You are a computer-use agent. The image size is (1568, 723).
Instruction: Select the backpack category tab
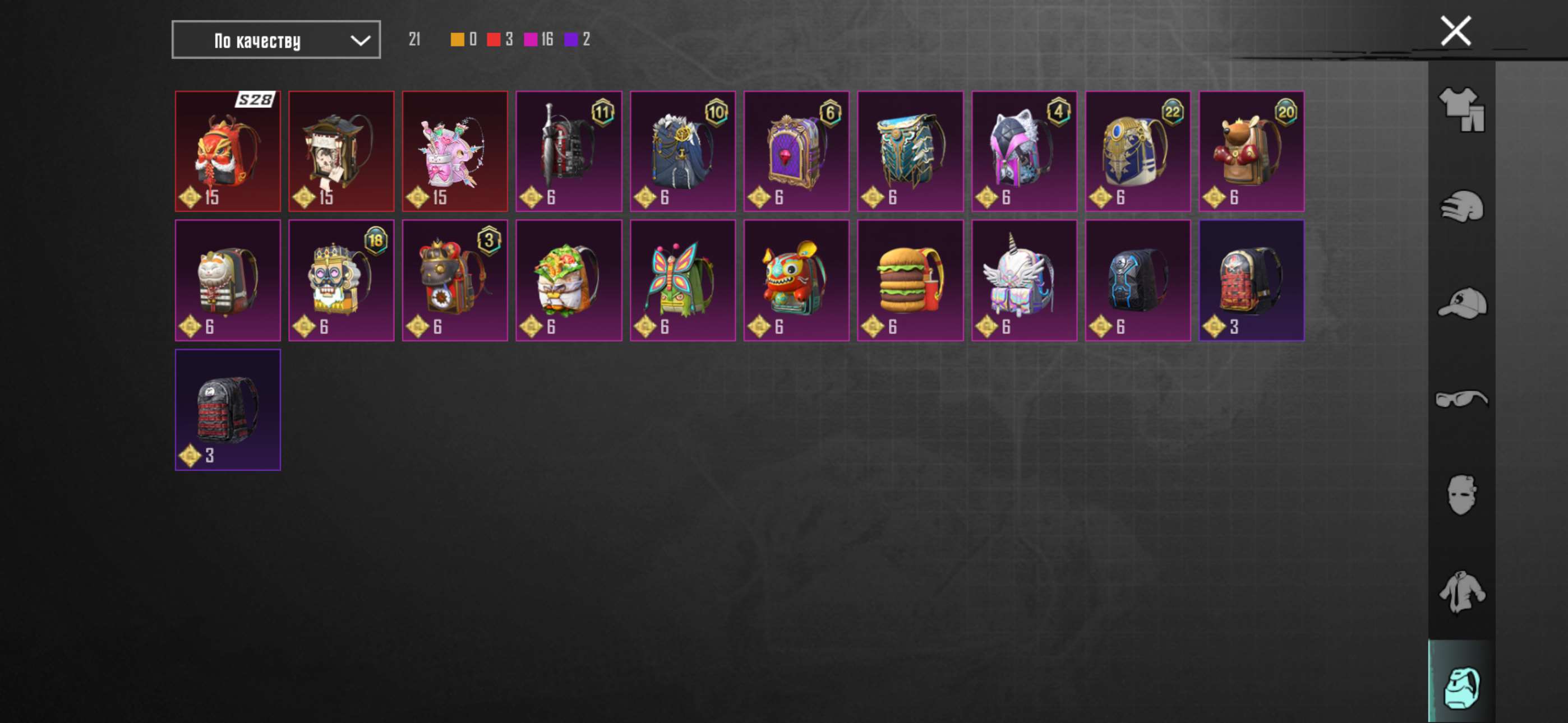tap(1461, 688)
